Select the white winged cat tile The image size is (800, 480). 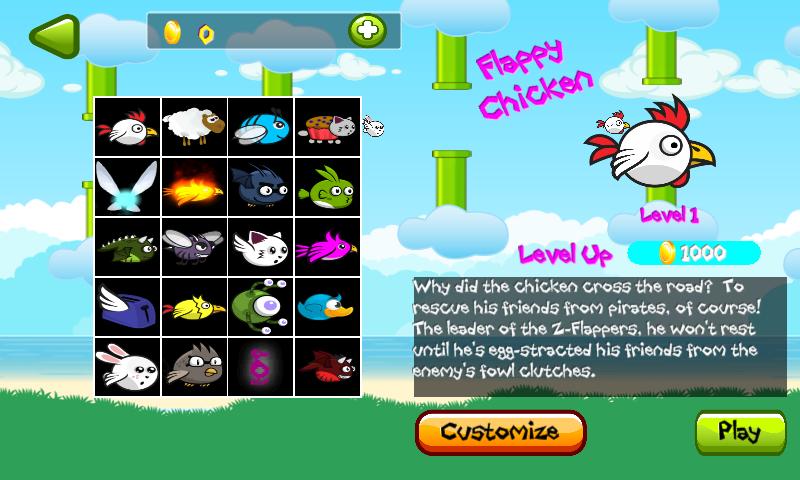(x=260, y=247)
